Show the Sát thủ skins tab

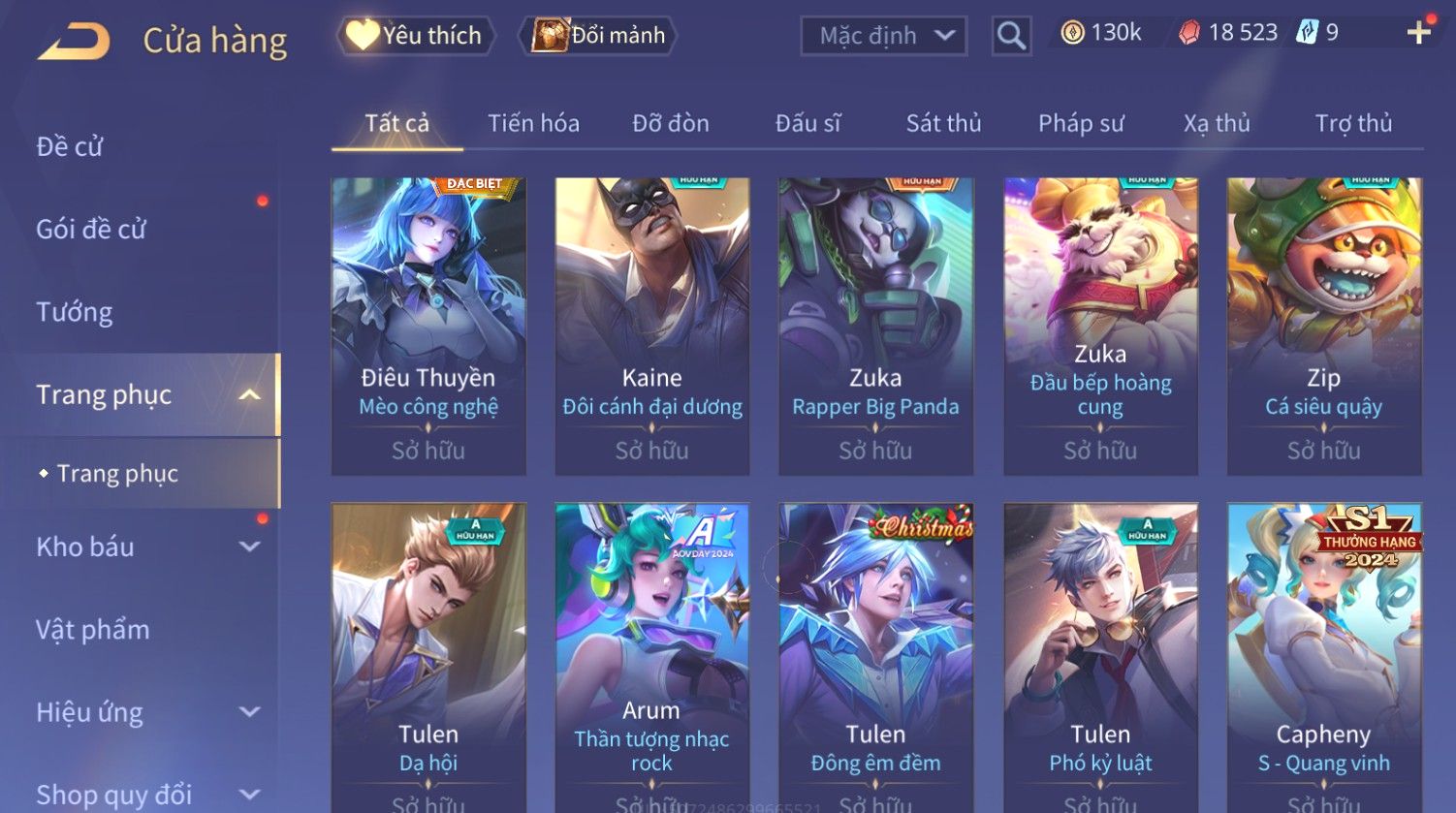[x=943, y=123]
